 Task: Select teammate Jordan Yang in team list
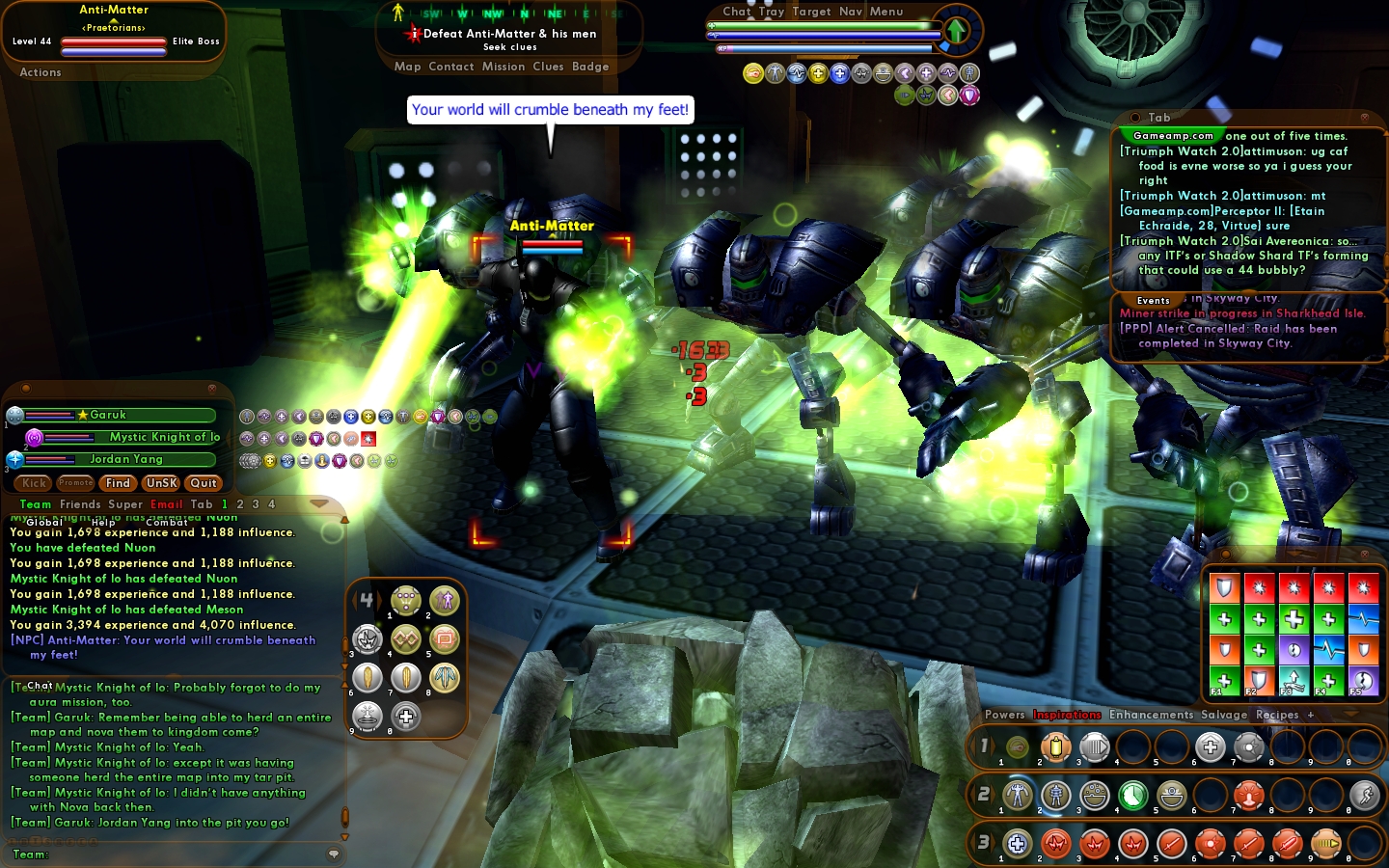(x=126, y=459)
